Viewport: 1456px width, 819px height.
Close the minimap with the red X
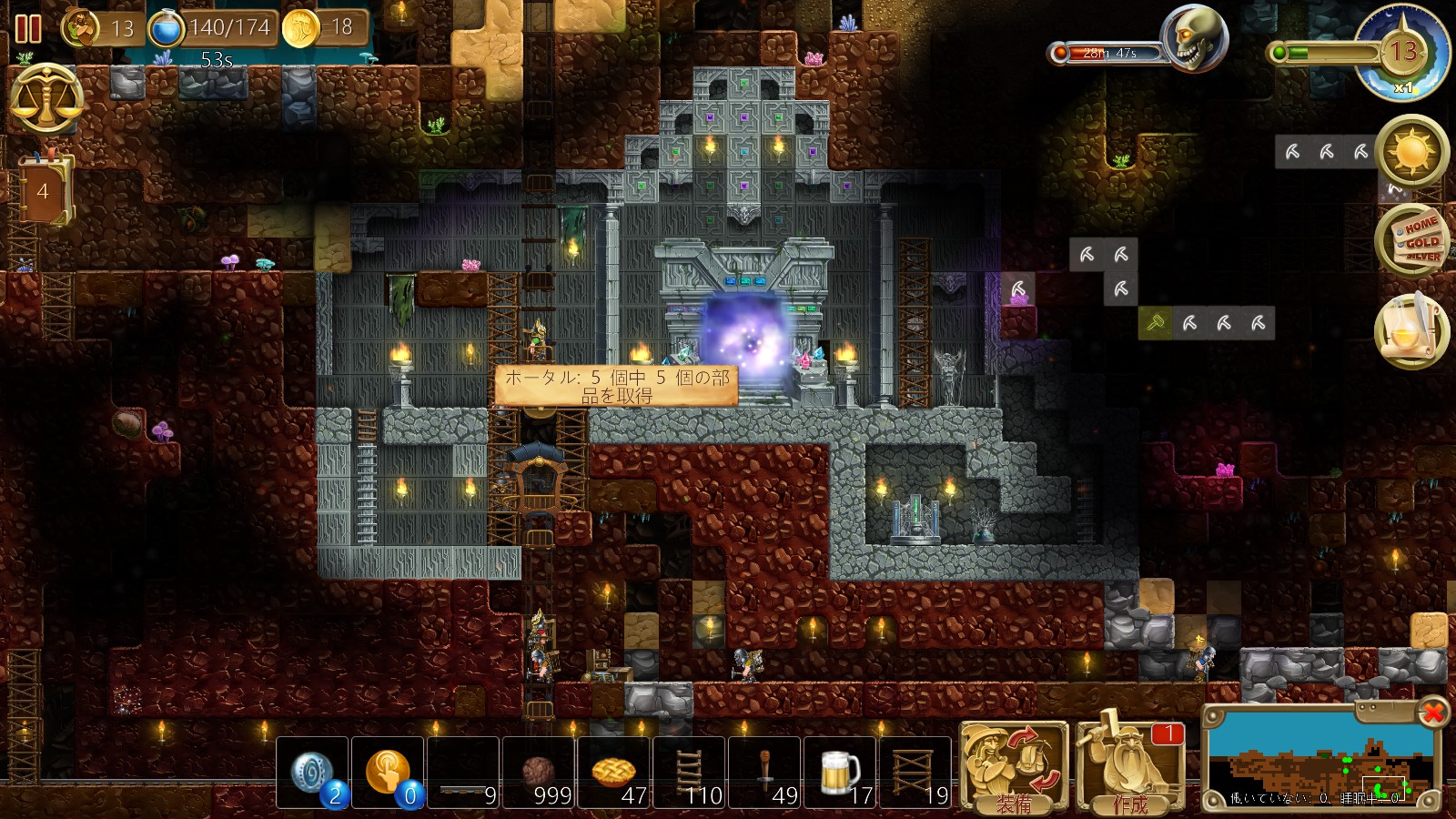tap(1433, 712)
